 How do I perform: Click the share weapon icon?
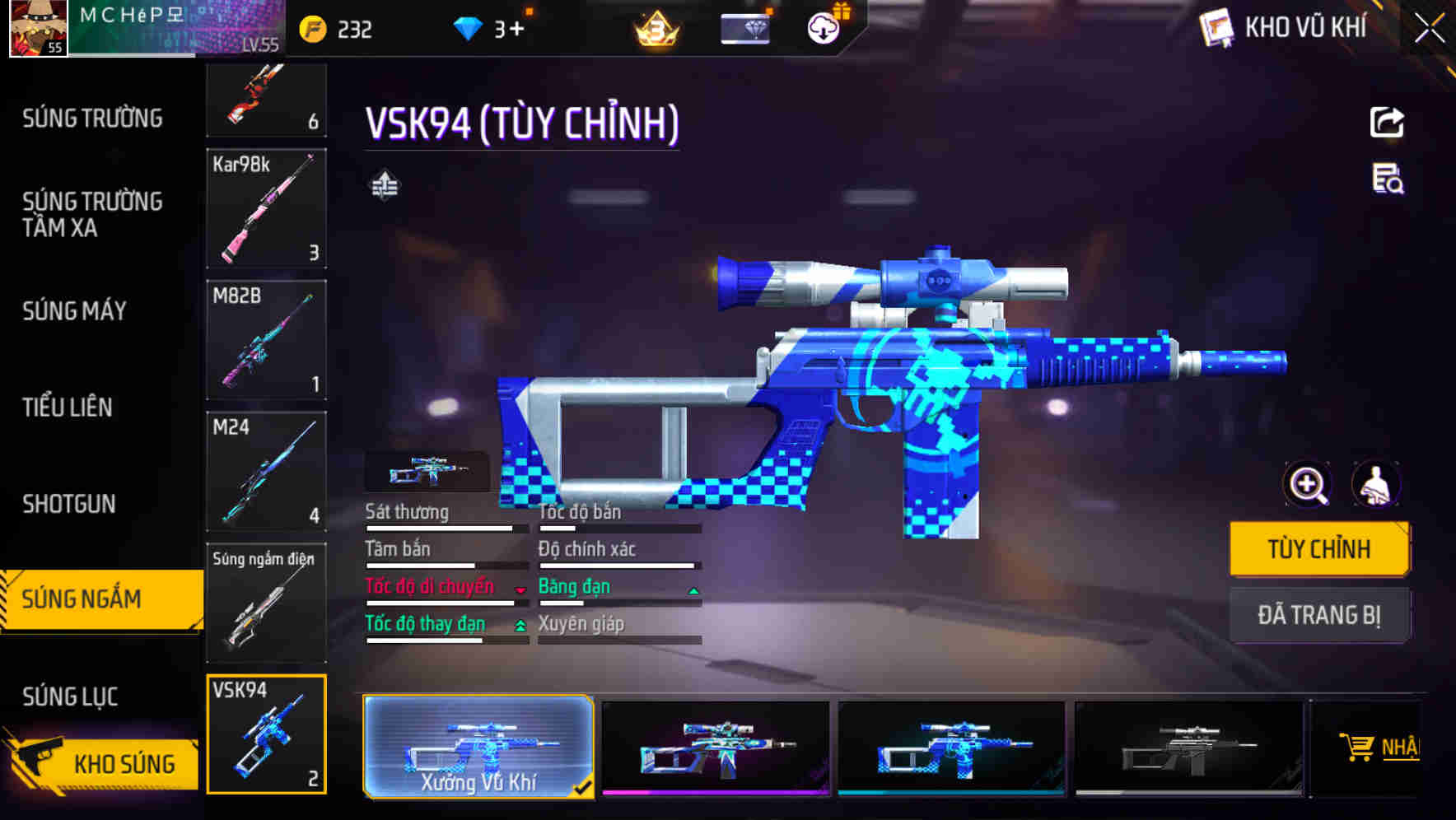(x=1387, y=122)
